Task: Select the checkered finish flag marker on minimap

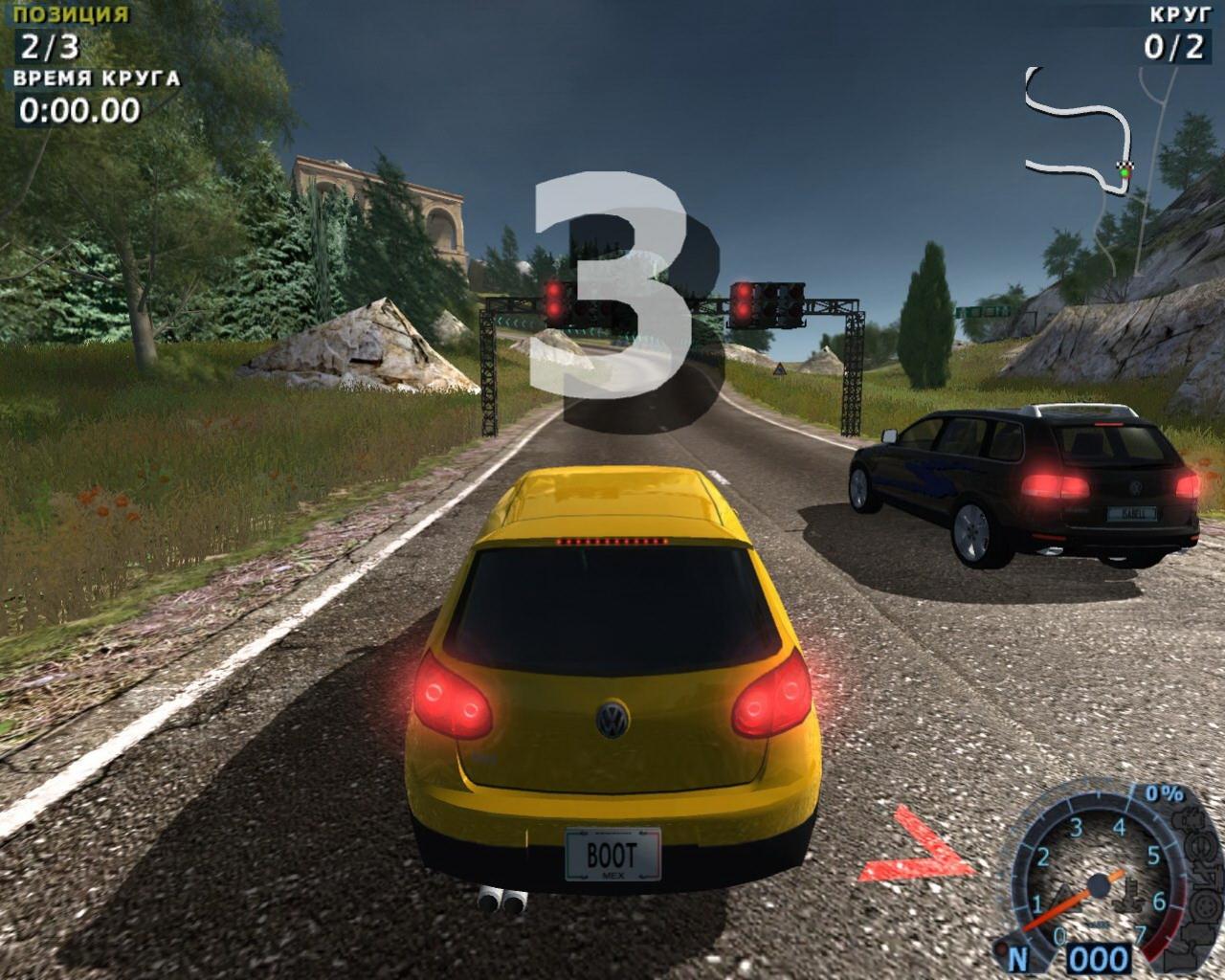Action: pyautogui.click(x=1126, y=167)
